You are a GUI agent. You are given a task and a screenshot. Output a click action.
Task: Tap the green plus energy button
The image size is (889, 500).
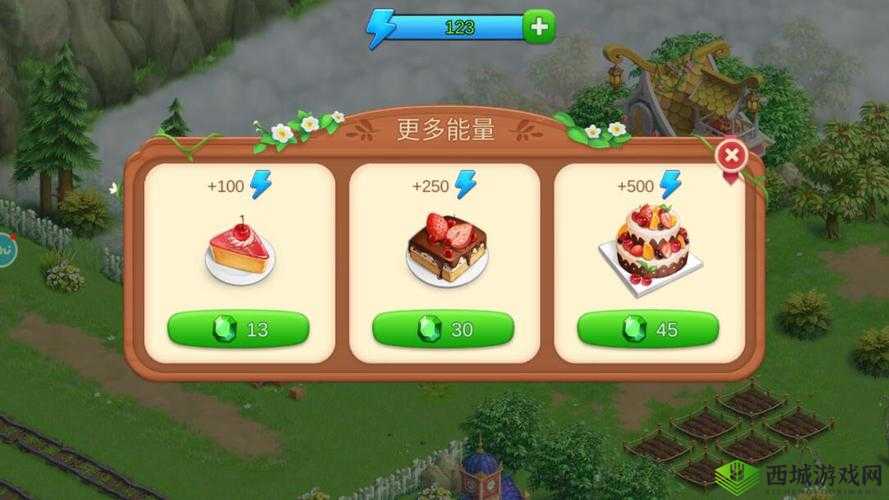[x=539, y=27]
